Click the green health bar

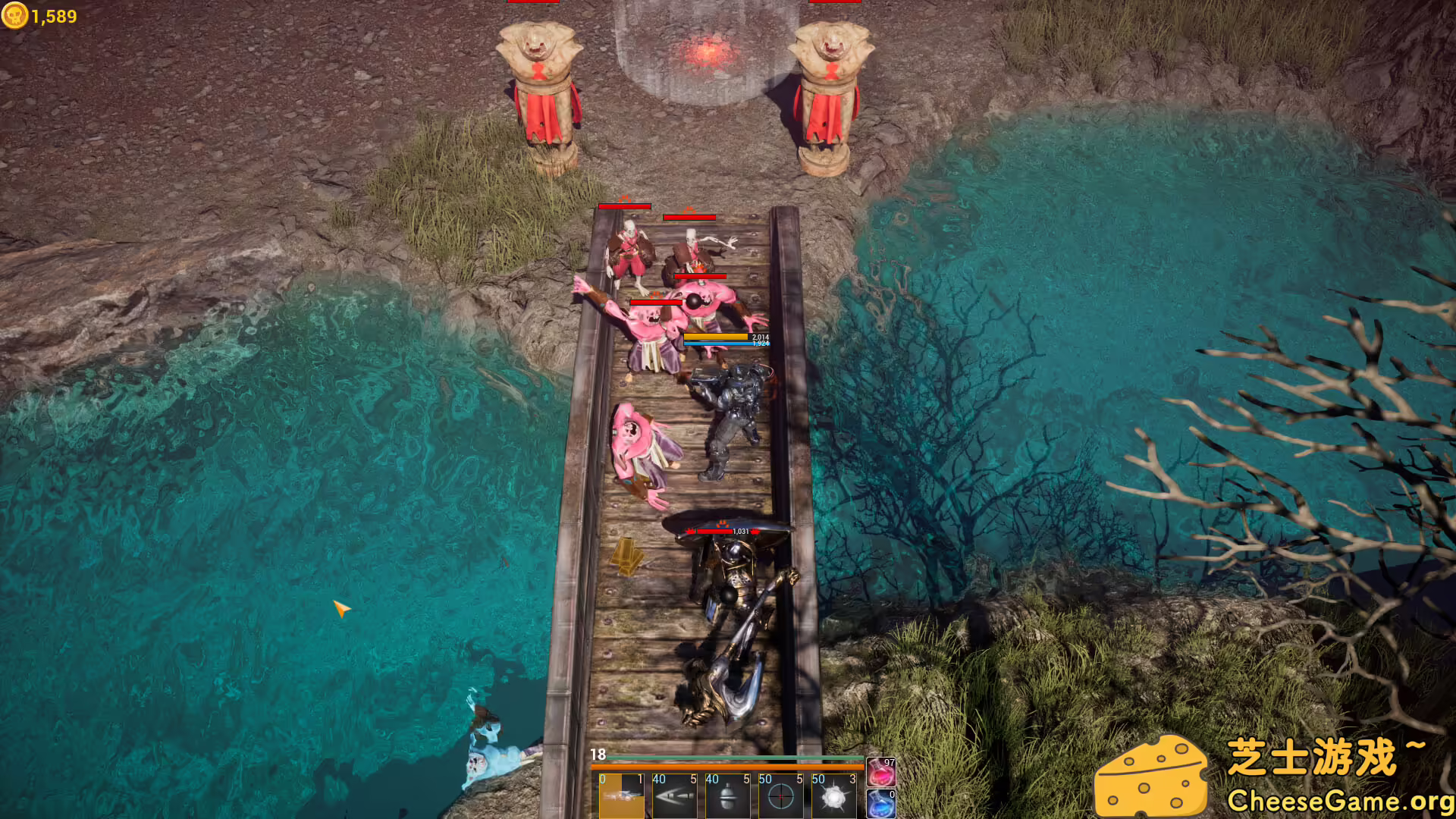tap(728, 756)
